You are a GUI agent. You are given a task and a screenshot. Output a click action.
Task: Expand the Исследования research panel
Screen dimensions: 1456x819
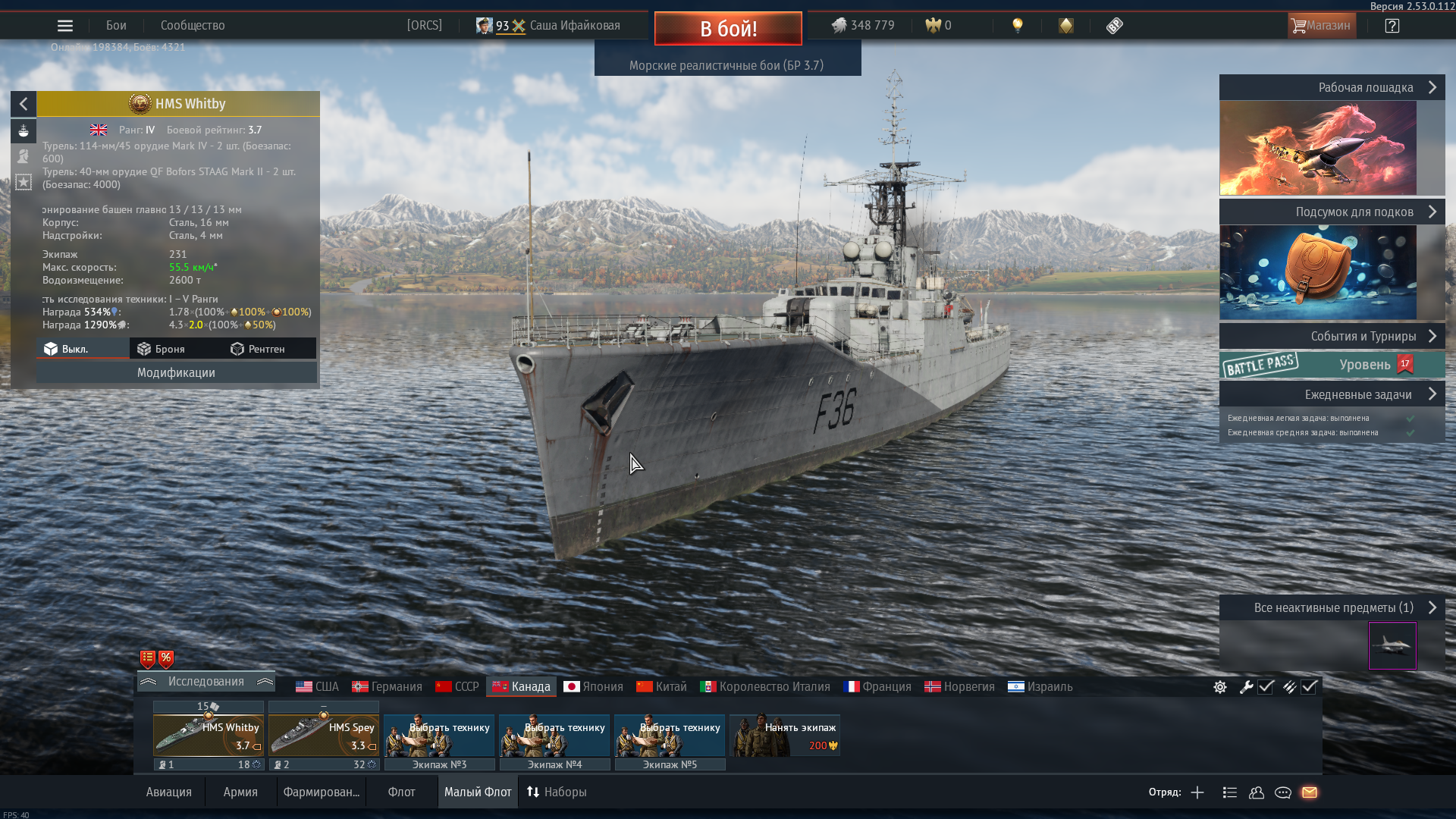(206, 681)
